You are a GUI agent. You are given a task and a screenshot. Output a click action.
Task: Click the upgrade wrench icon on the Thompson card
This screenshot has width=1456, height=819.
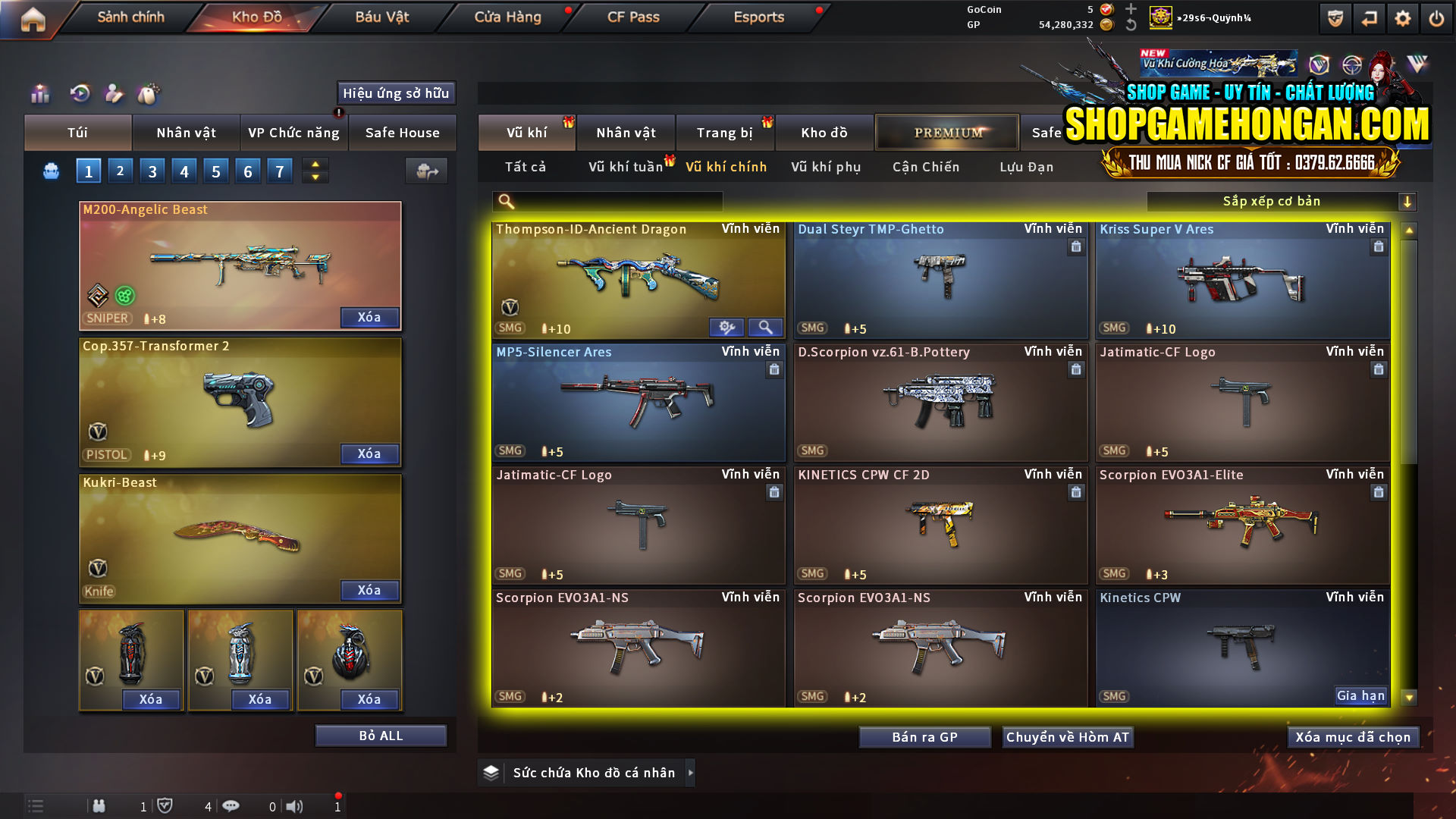pos(727,327)
